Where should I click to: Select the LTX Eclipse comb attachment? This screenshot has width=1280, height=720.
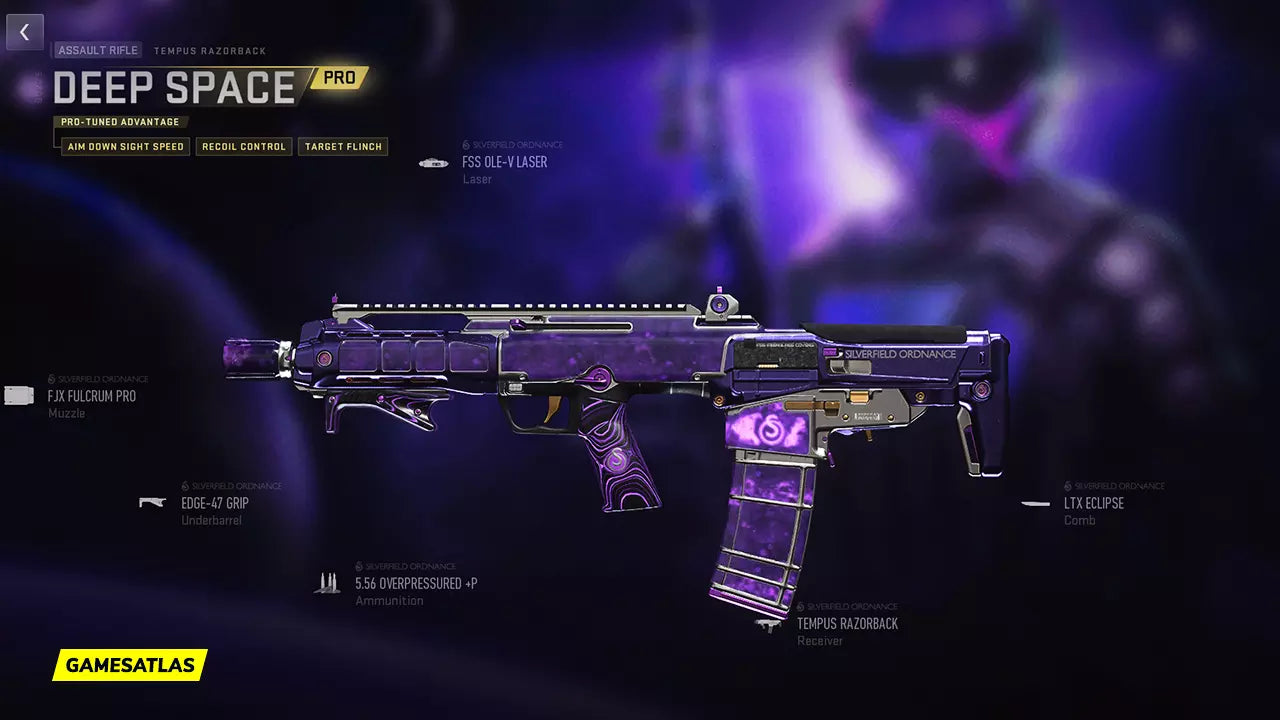coord(1093,503)
